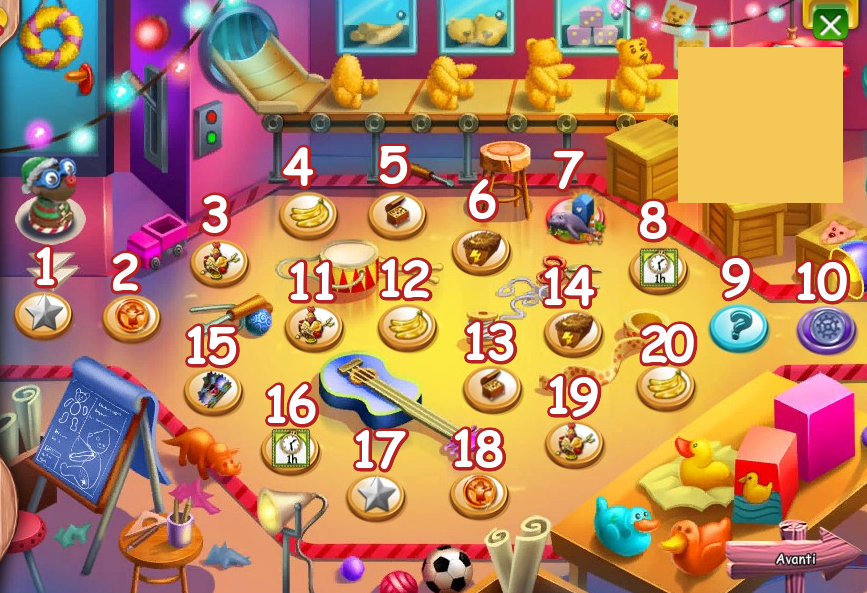Select the banana tile numbered 12

[x=407, y=326]
